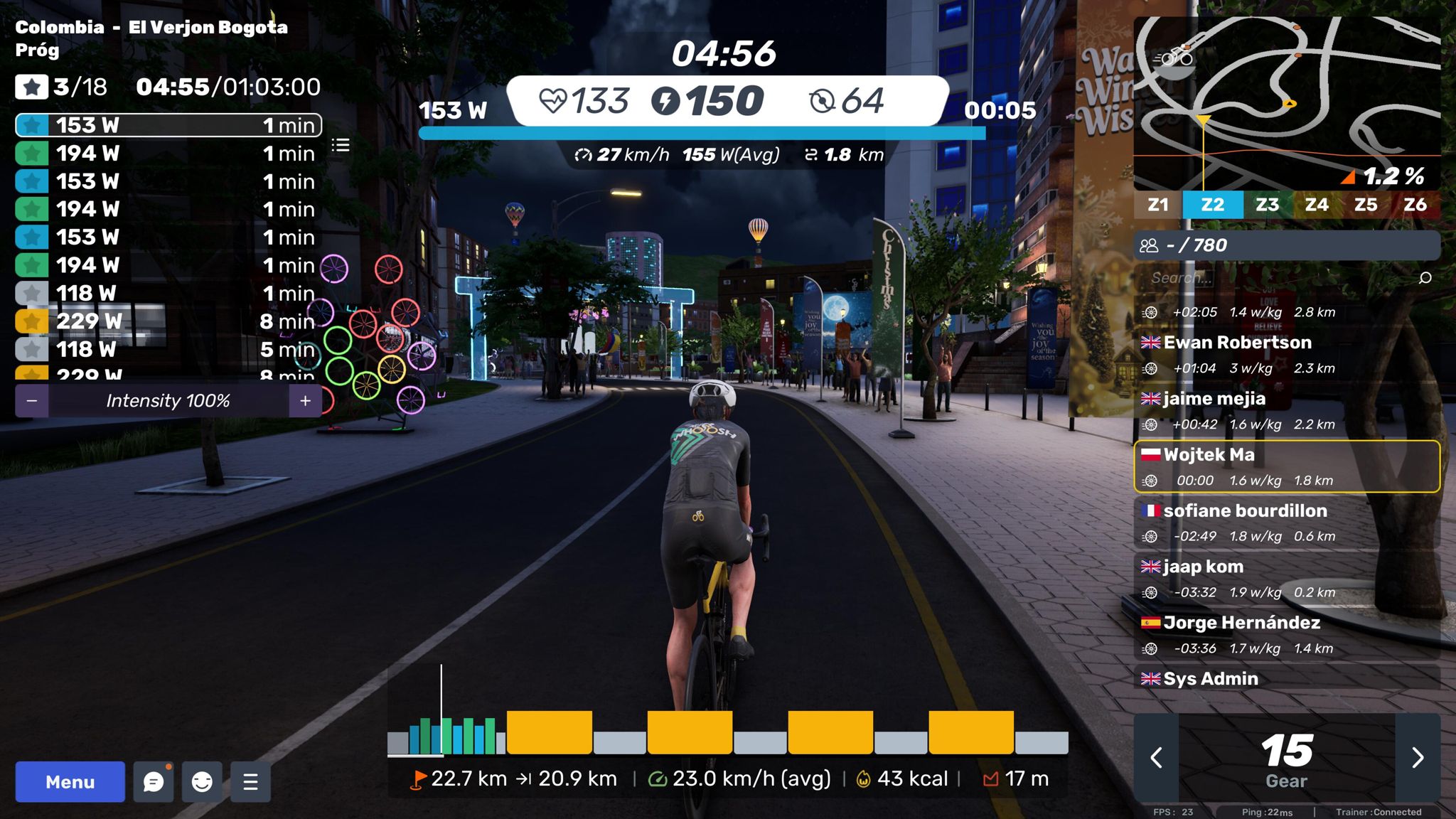This screenshot has height=819, width=1456.
Task: Shift down with the left gear arrow
Action: tap(1157, 757)
